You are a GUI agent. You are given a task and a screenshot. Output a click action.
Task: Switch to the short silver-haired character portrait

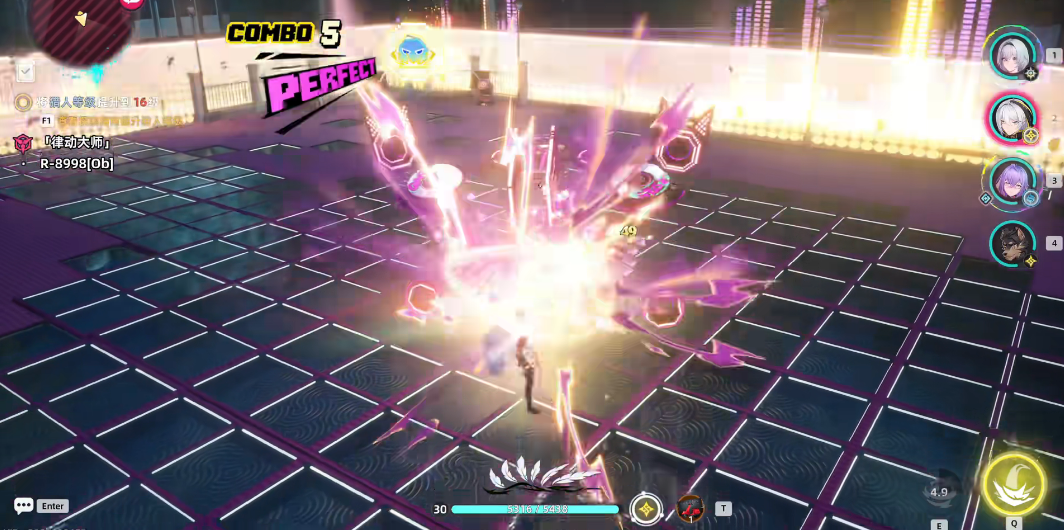(x=1012, y=55)
